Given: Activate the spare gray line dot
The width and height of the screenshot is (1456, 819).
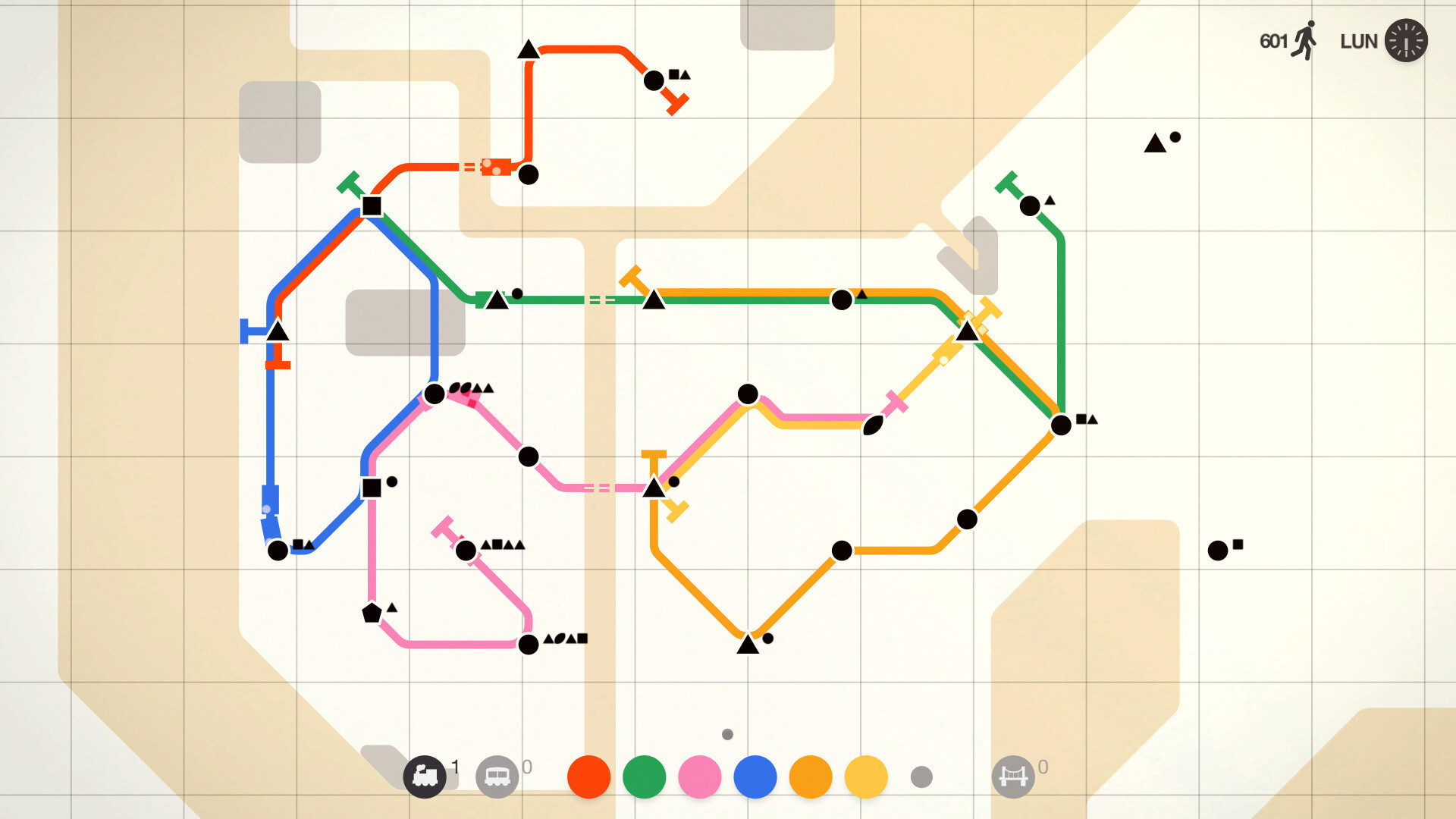Looking at the screenshot, I should (x=922, y=777).
